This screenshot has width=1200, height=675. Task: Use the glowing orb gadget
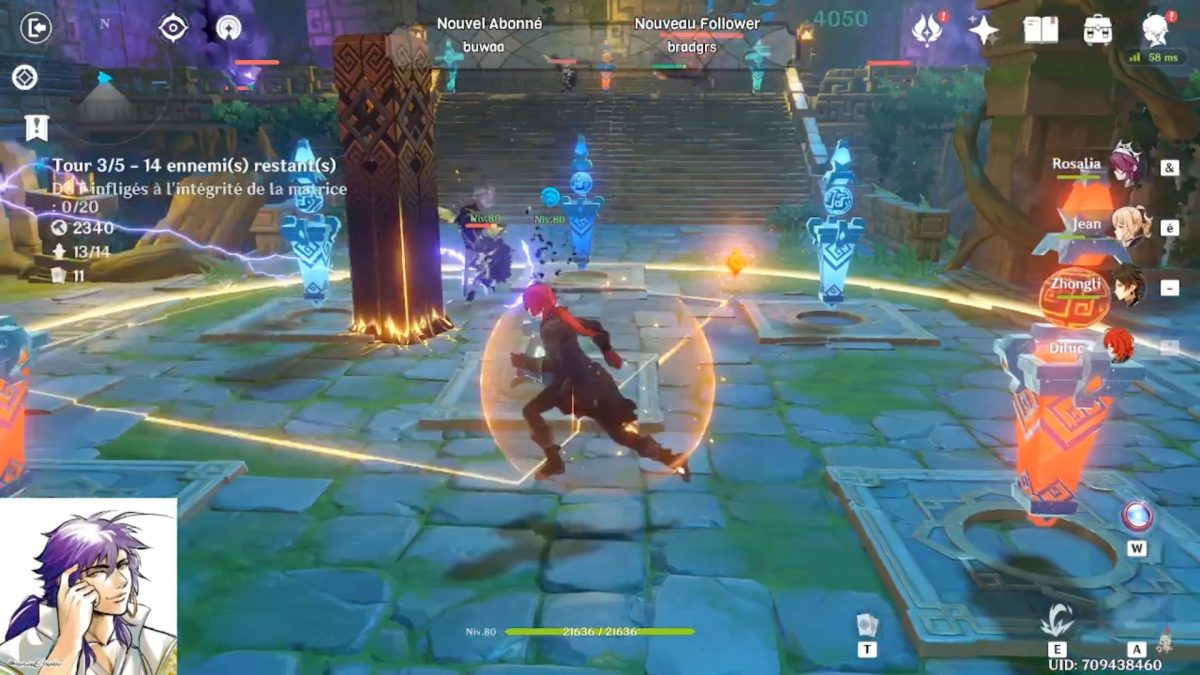[x=1137, y=516]
